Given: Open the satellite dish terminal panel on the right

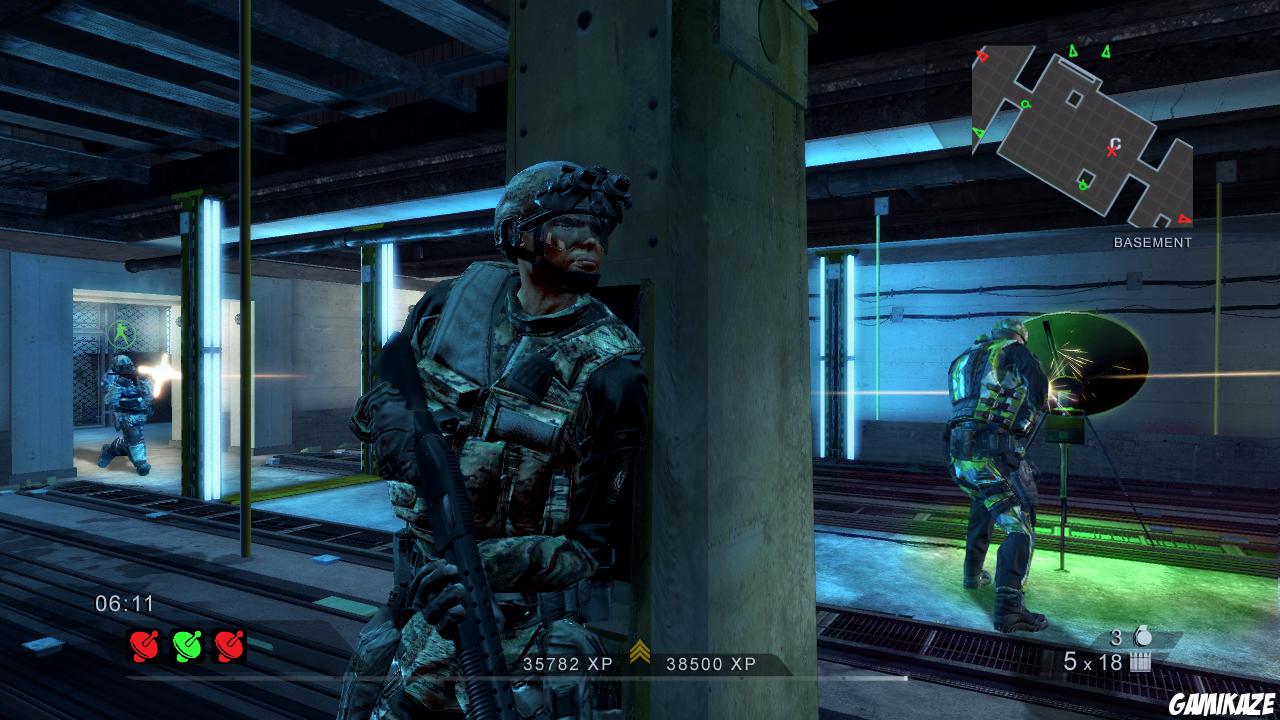Looking at the screenshot, I should click(x=1065, y=430).
